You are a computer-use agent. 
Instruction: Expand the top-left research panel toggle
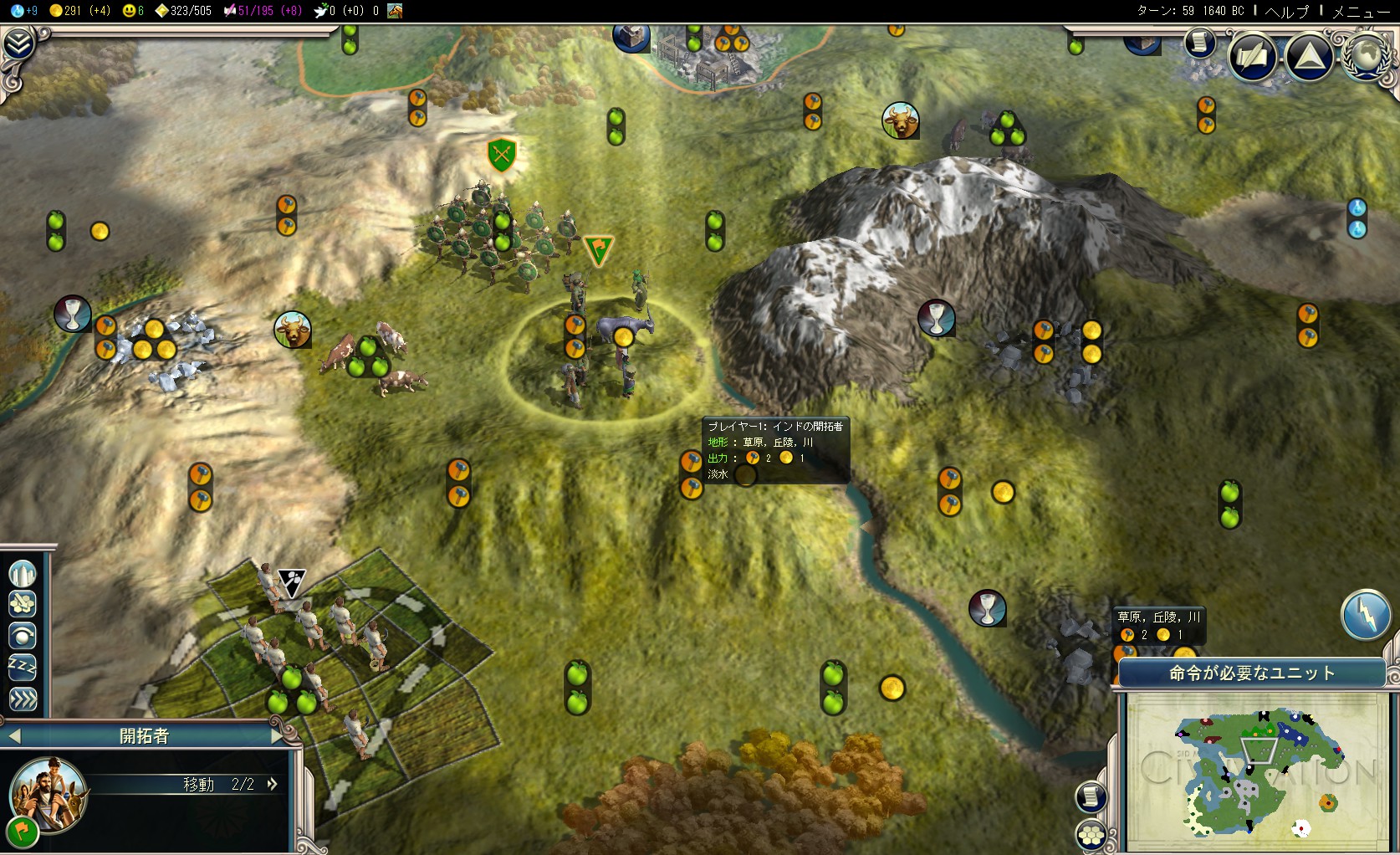18,44
